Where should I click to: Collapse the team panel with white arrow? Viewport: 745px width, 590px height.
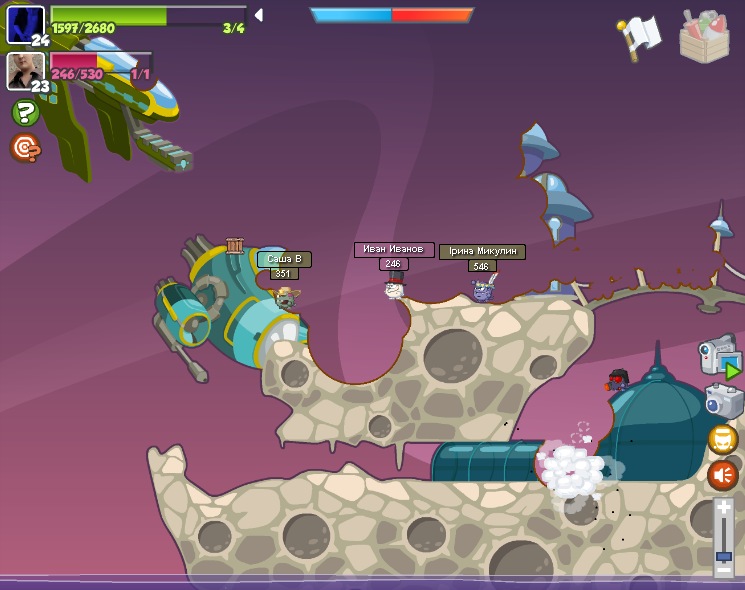(258, 15)
